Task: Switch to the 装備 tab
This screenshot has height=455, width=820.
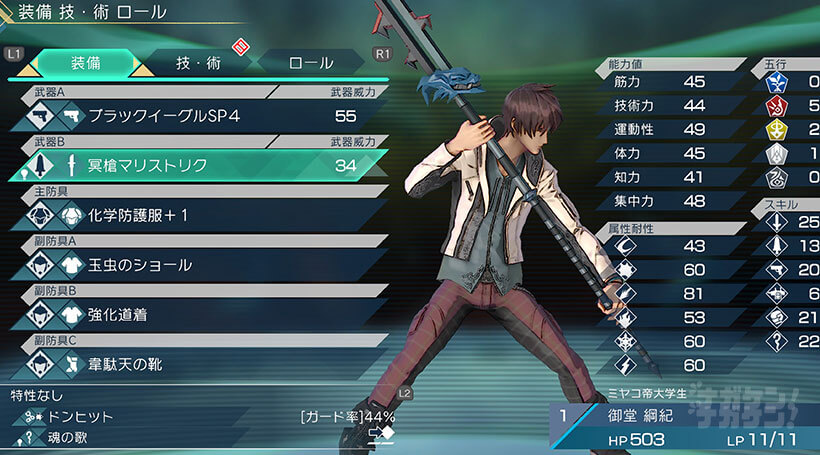Action: [84, 62]
